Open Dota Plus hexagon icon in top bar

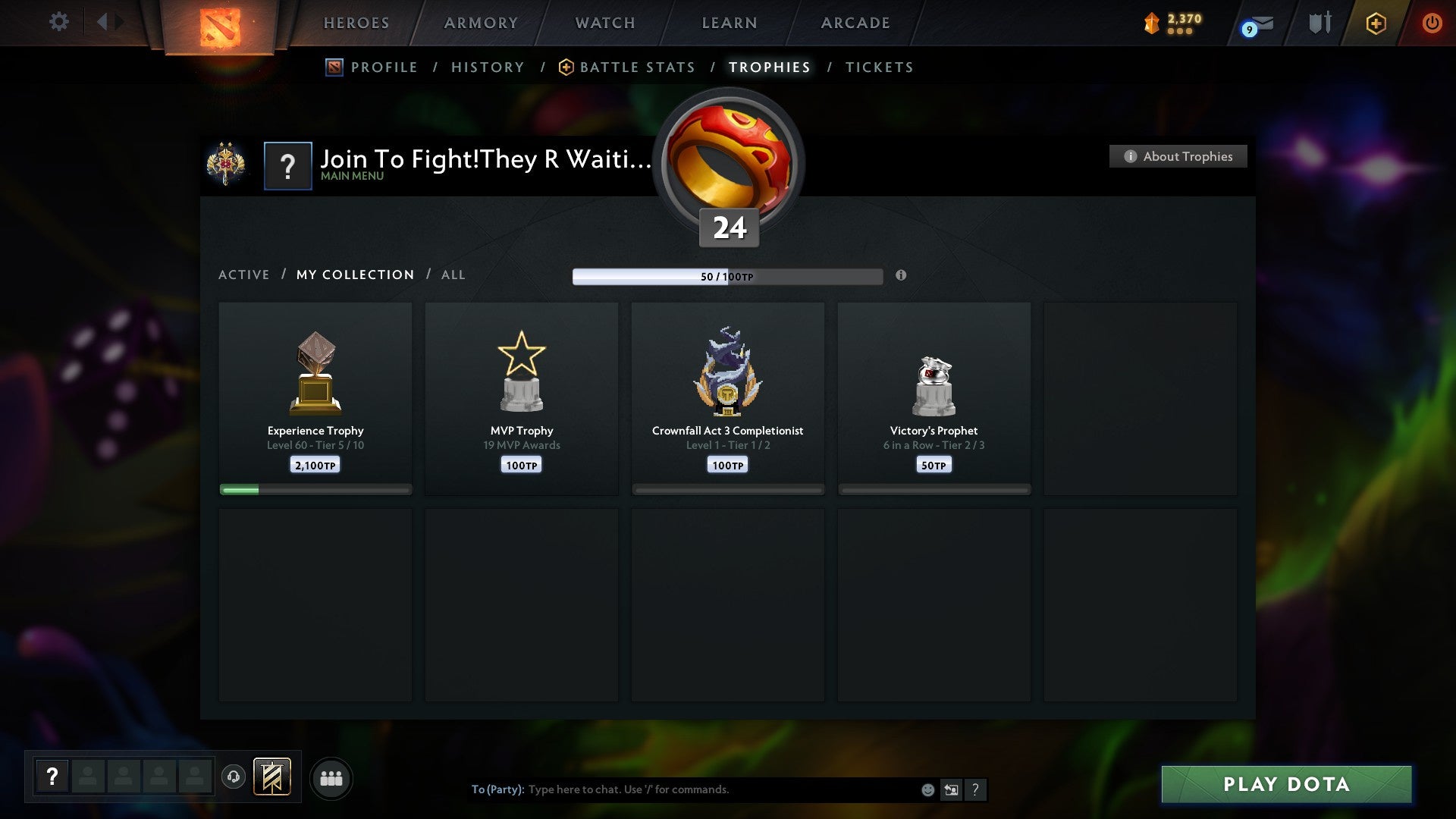[1376, 24]
